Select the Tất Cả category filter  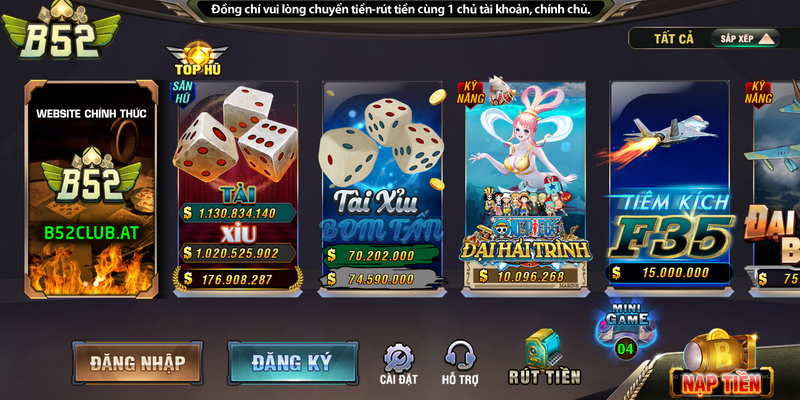tap(673, 39)
